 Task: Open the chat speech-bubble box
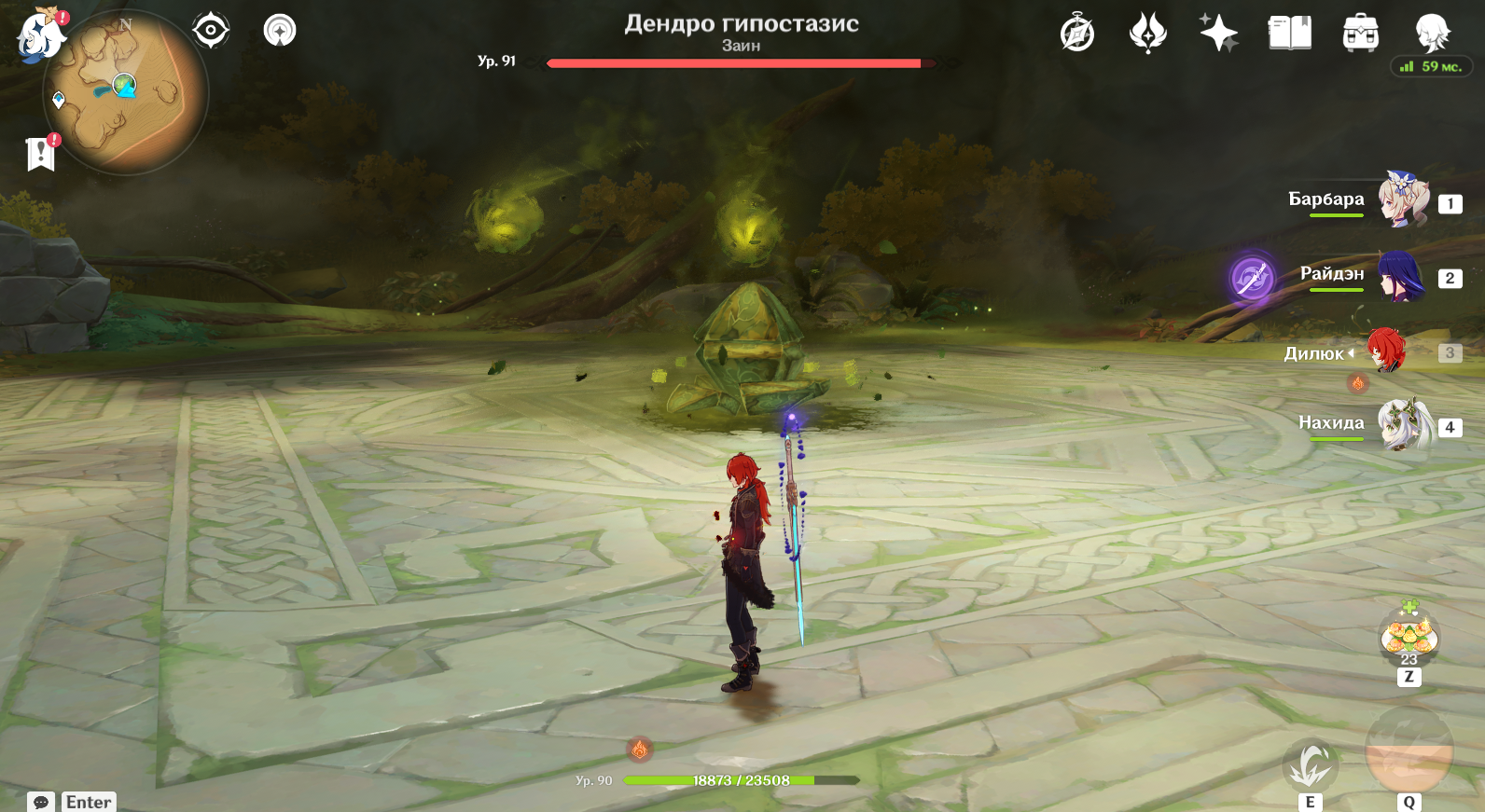coord(41,802)
